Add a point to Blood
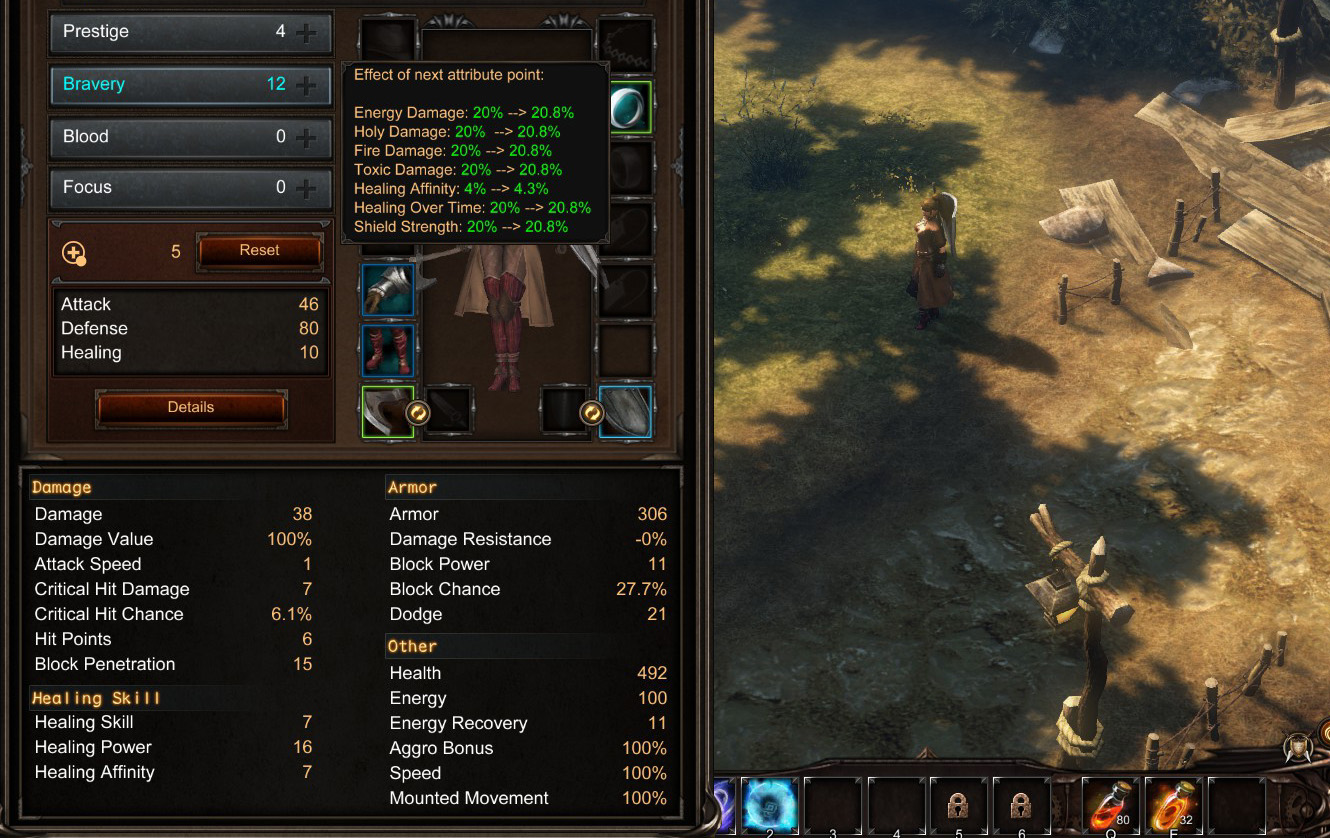Image resolution: width=1330 pixels, height=838 pixels. pos(306,138)
